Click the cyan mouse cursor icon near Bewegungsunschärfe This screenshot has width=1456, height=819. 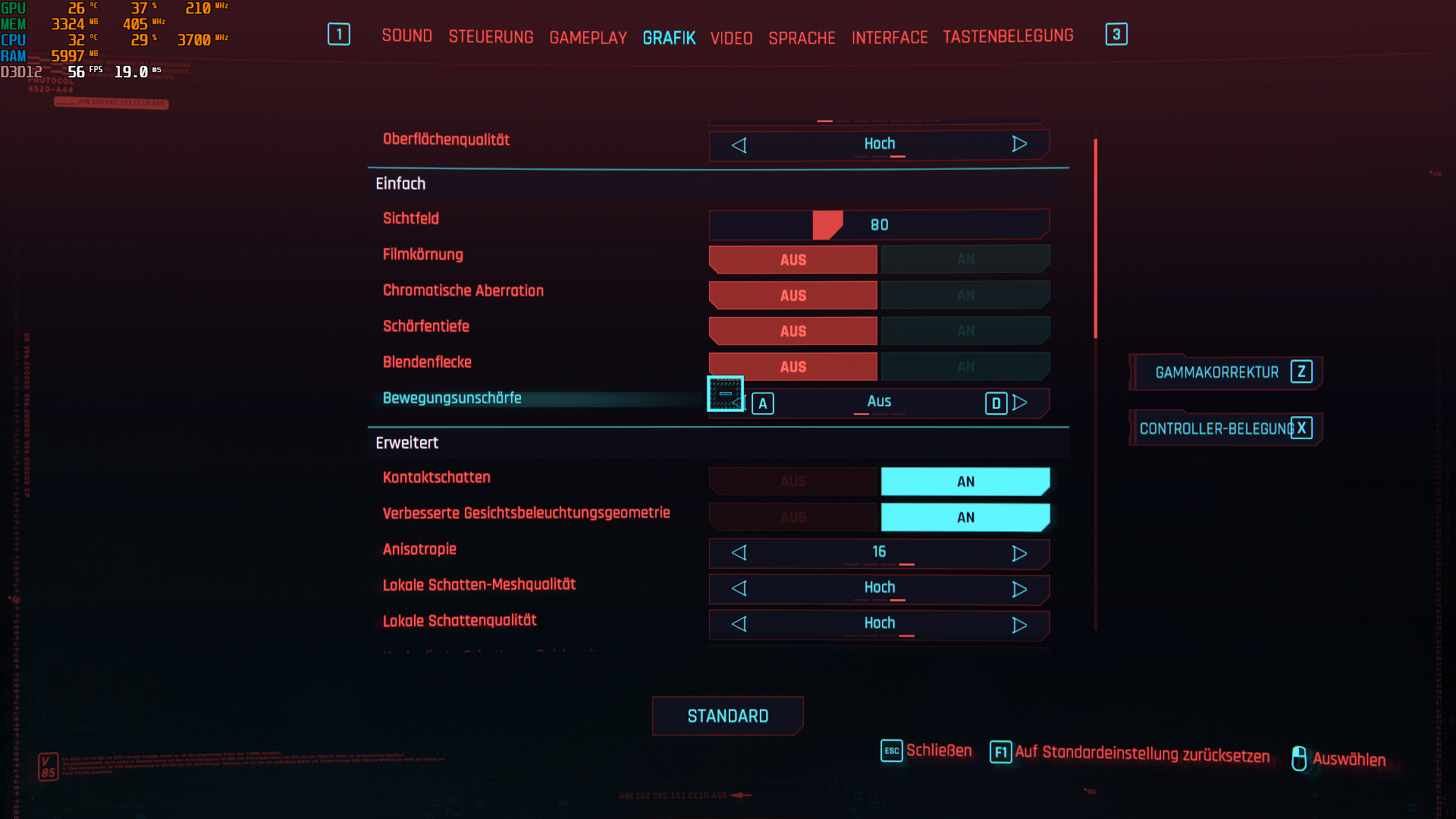tap(725, 395)
